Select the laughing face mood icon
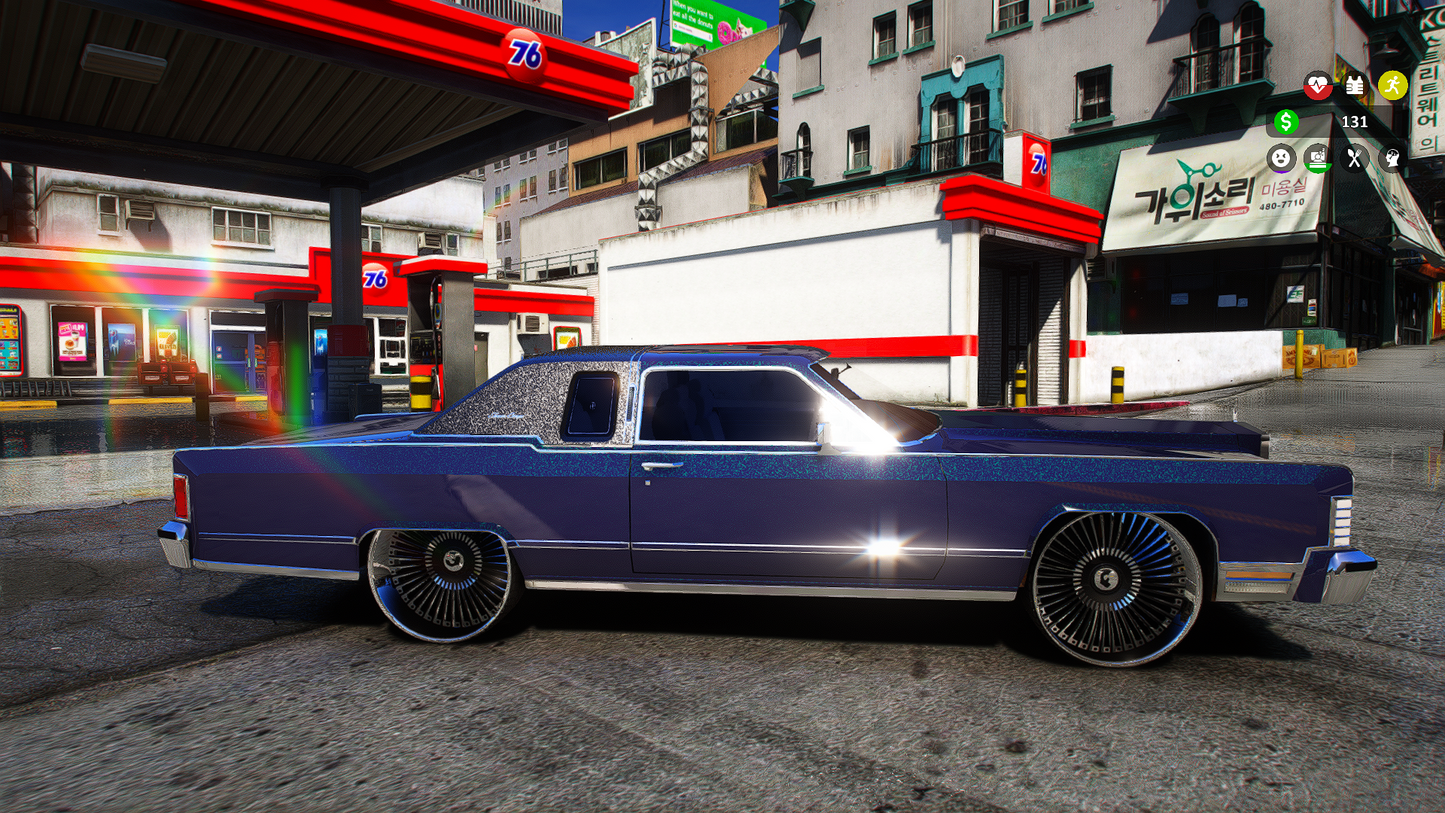 tap(1282, 158)
